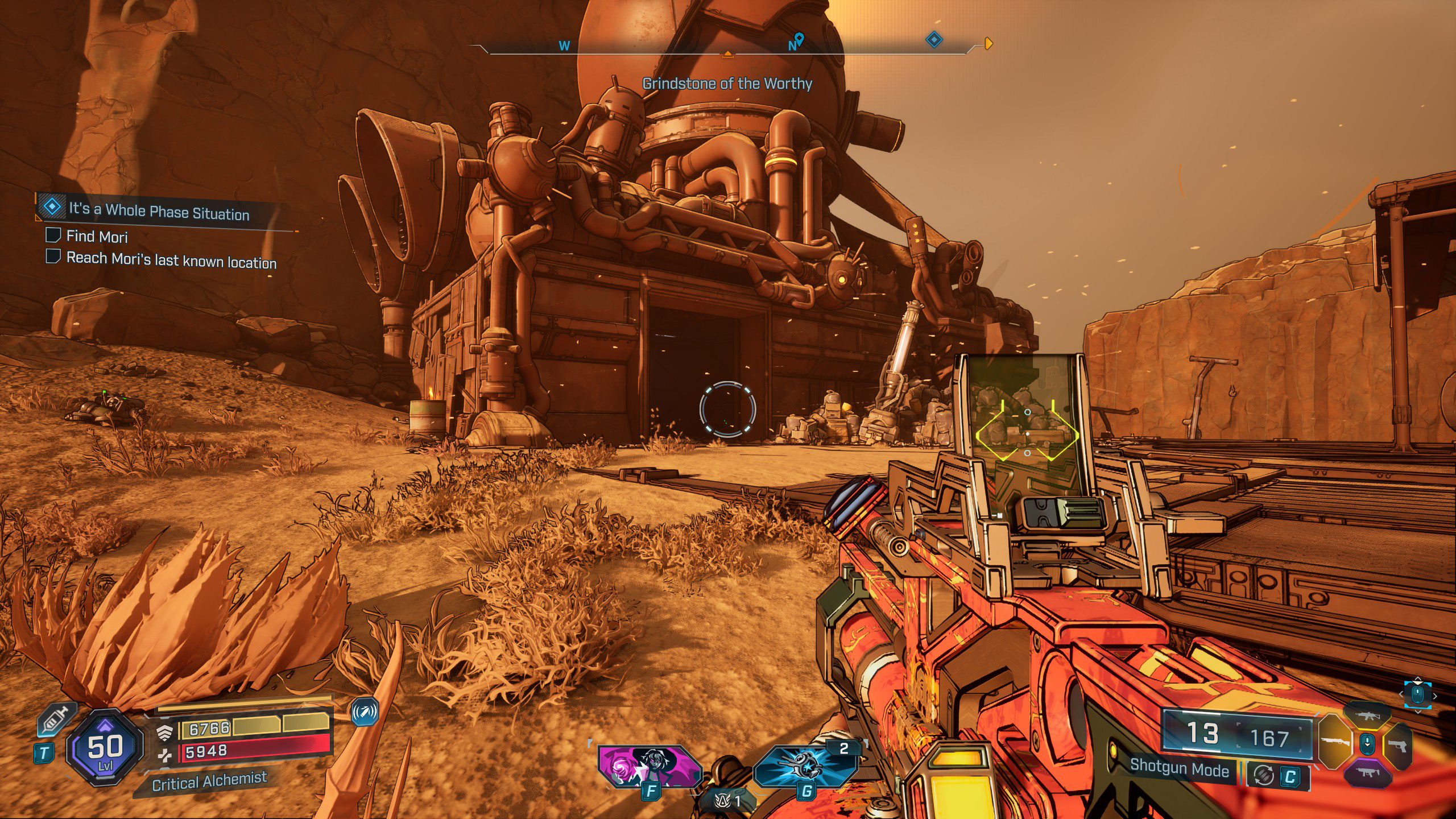Activate the purple siren action skill
The width and height of the screenshot is (1456, 819).
click(x=650, y=766)
